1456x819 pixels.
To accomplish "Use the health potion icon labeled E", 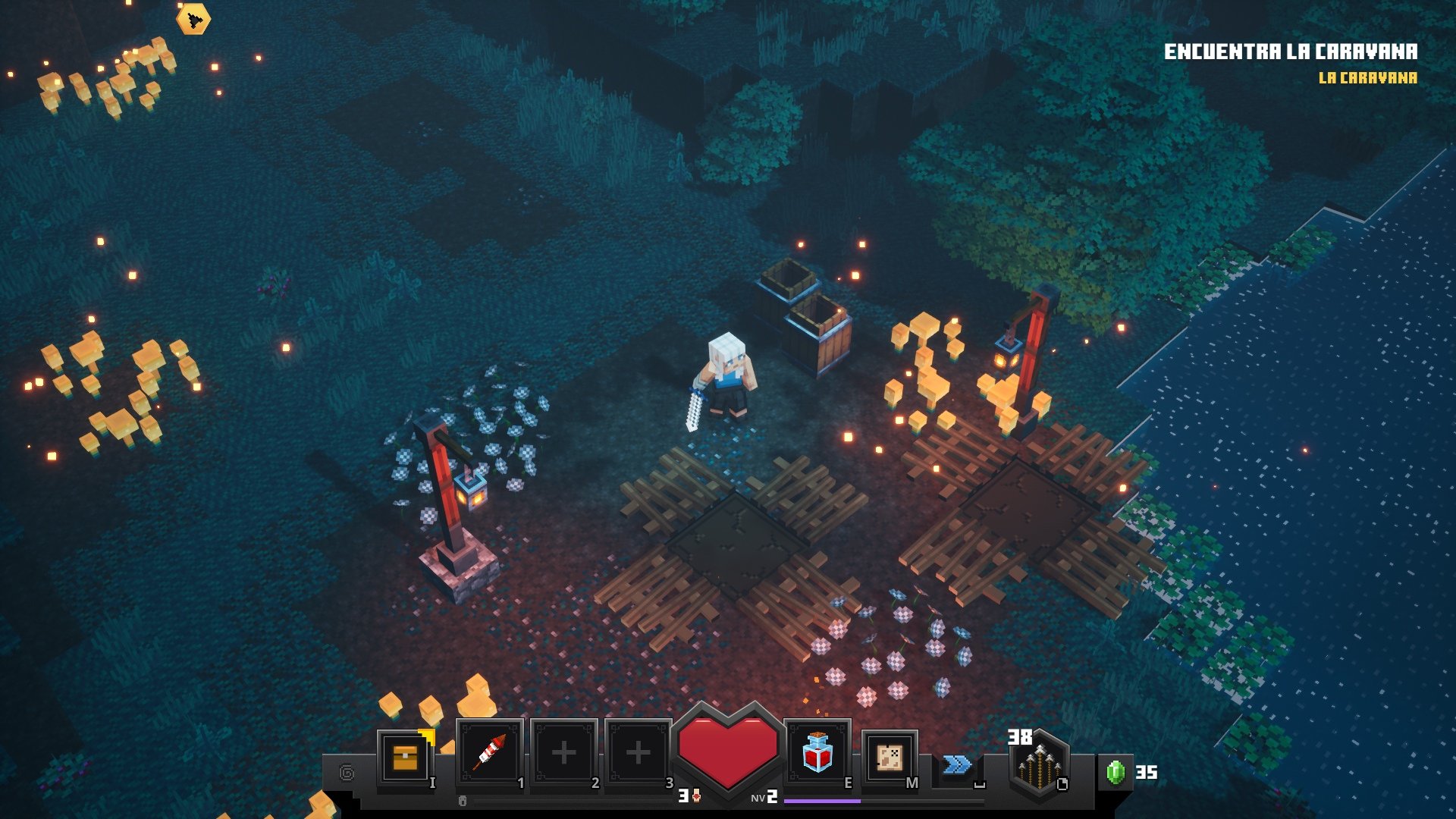I will pos(817,751).
